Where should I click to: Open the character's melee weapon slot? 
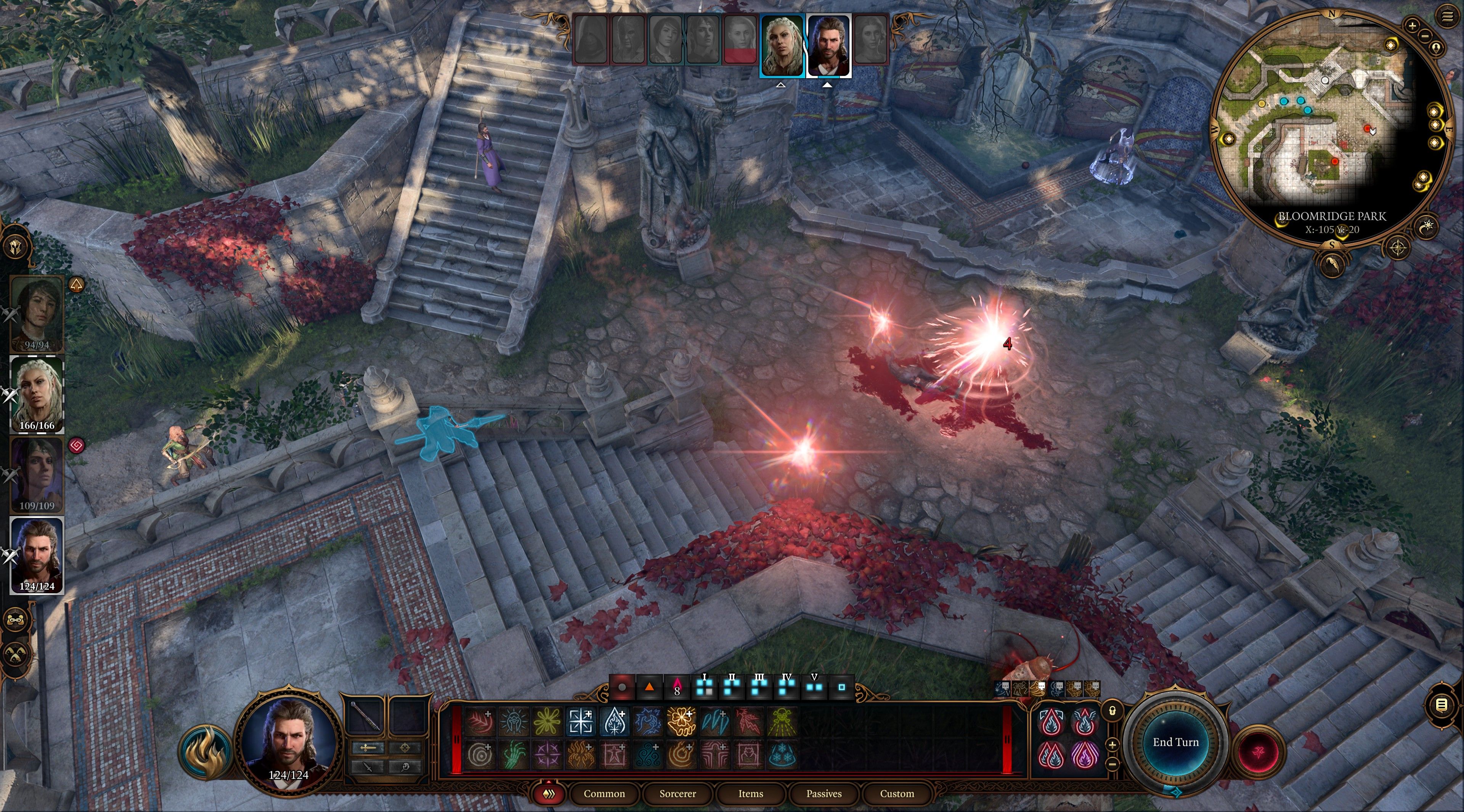click(368, 748)
